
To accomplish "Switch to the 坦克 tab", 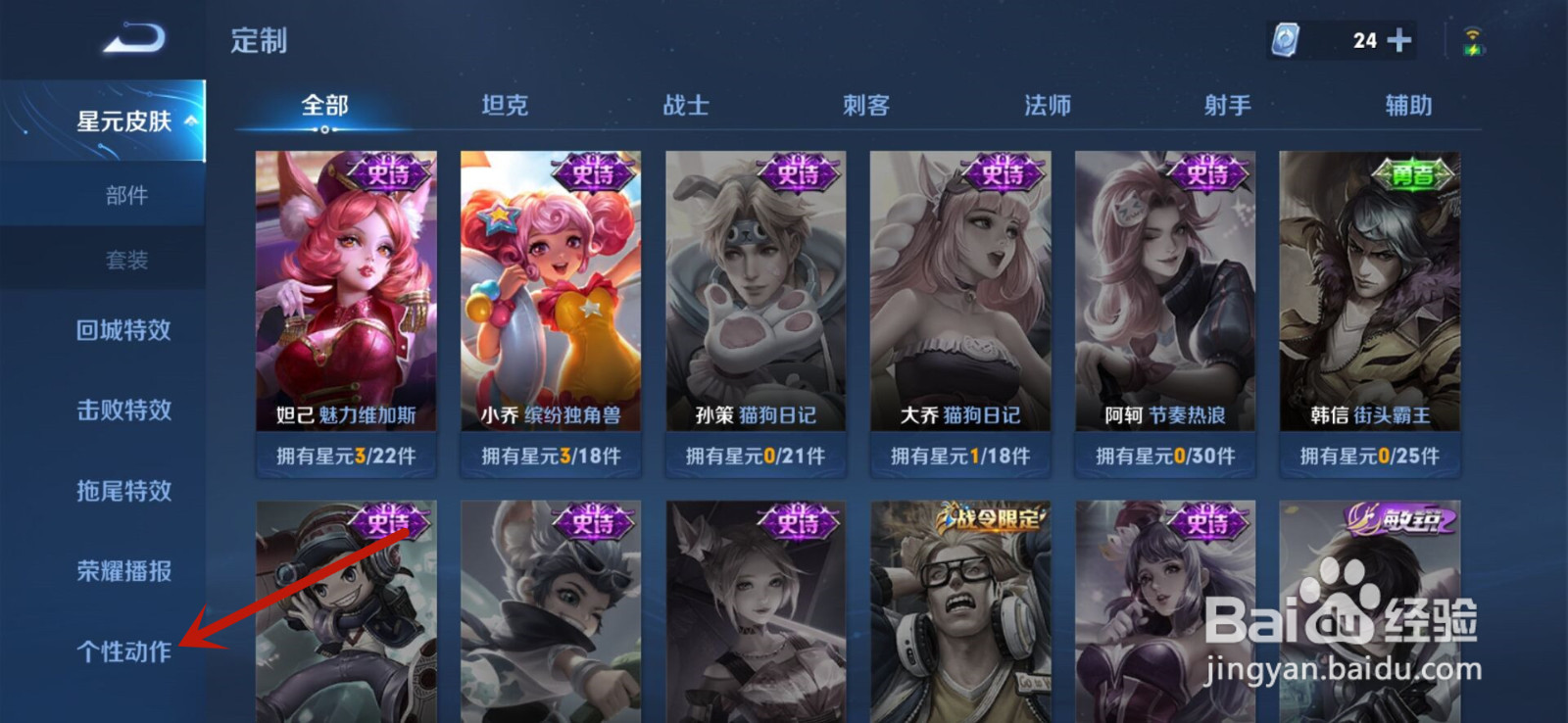I will pyautogui.click(x=508, y=105).
